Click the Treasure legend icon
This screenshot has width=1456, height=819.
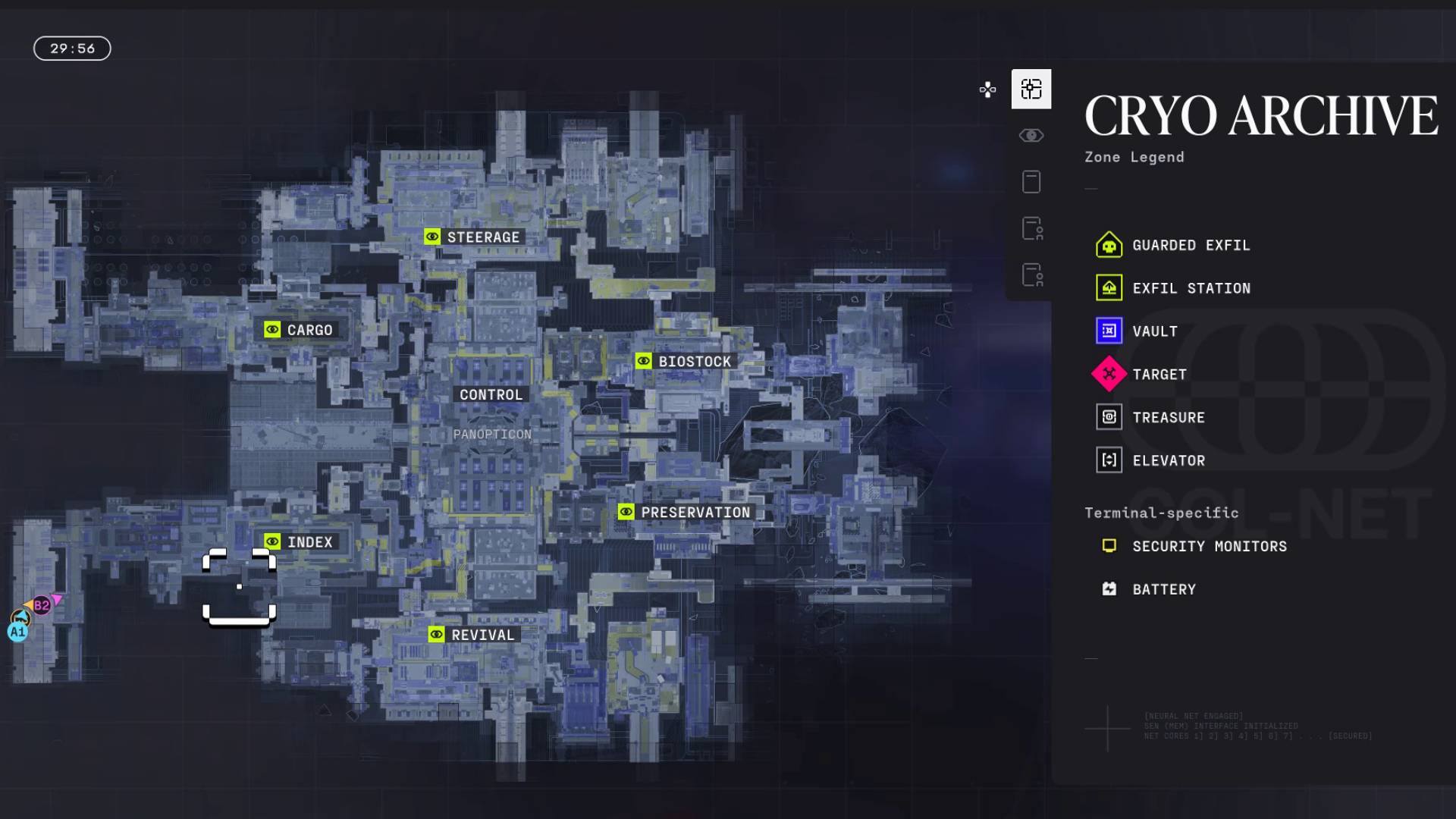tap(1109, 417)
